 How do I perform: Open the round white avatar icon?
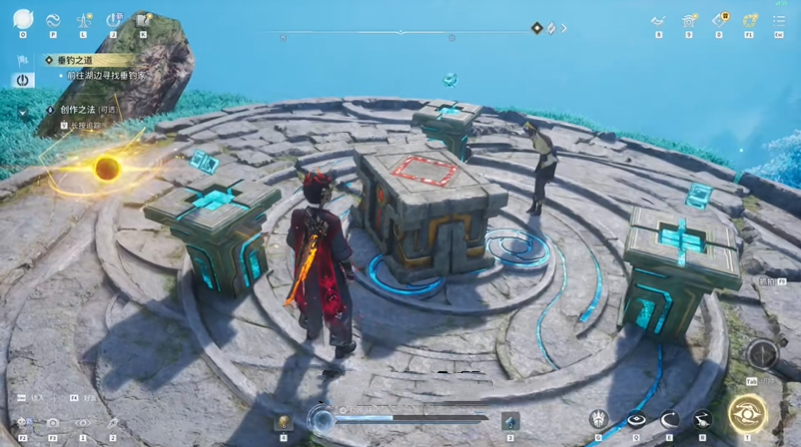(x=23, y=18)
